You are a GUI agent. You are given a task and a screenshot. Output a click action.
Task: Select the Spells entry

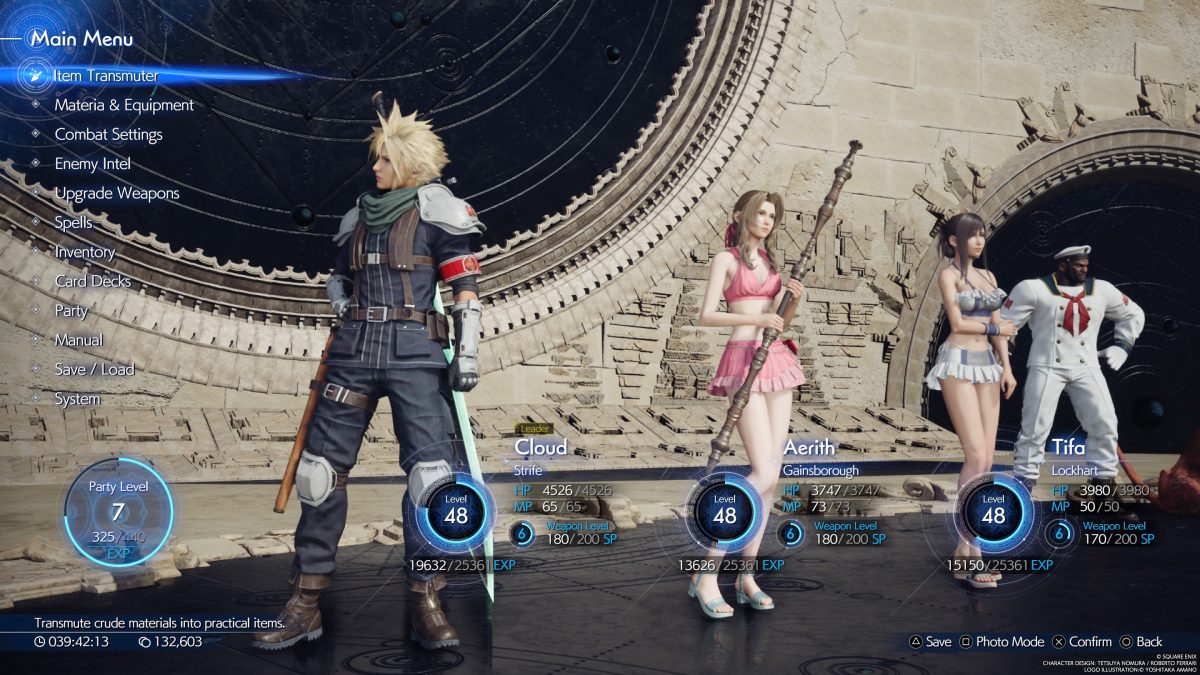click(x=73, y=222)
